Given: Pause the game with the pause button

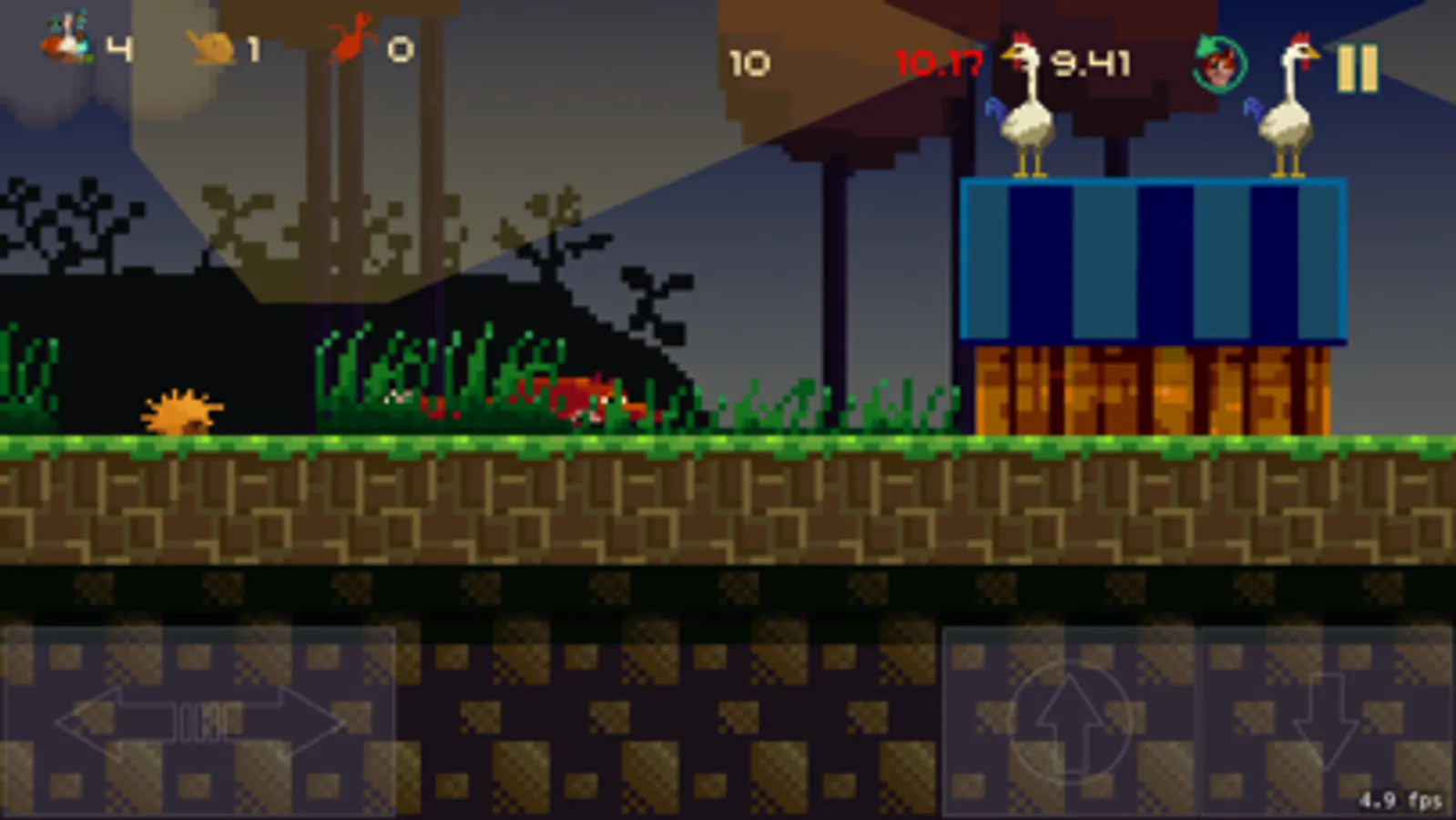Looking at the screenshot, I should coord(1358,67).
